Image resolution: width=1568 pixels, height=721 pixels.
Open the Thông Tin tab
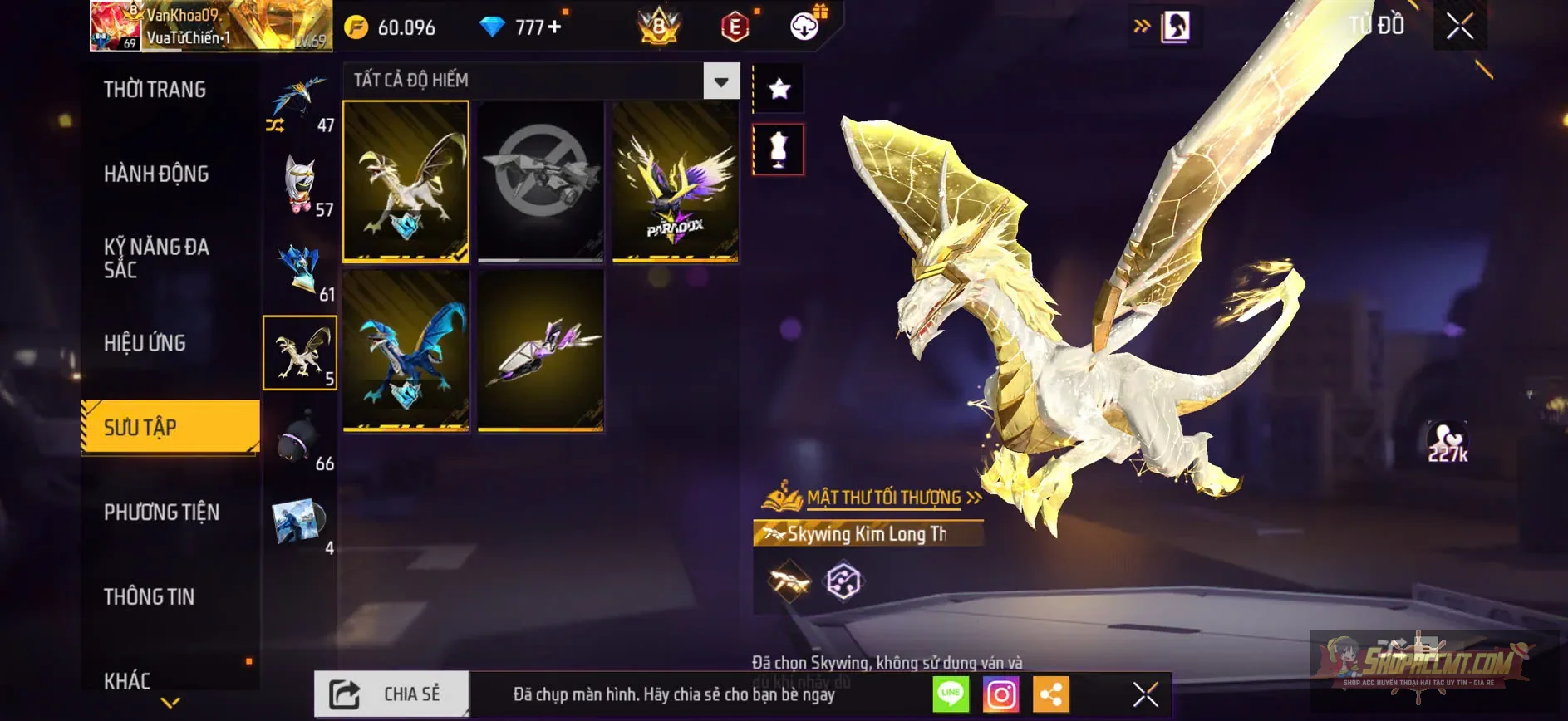pyautogui.click(x=150, y=597)
